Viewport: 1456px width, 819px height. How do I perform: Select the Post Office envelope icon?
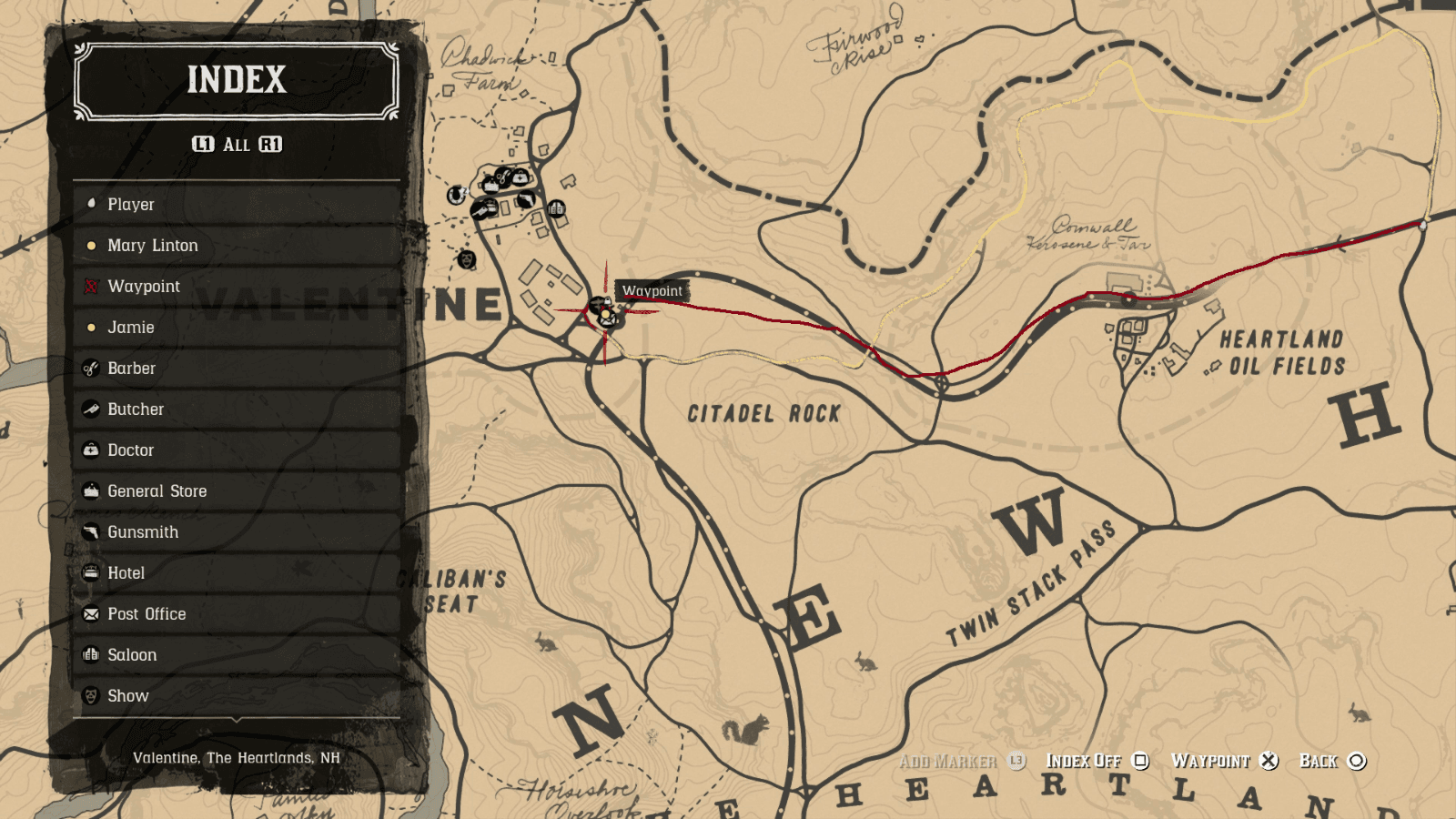pos(90,613)
